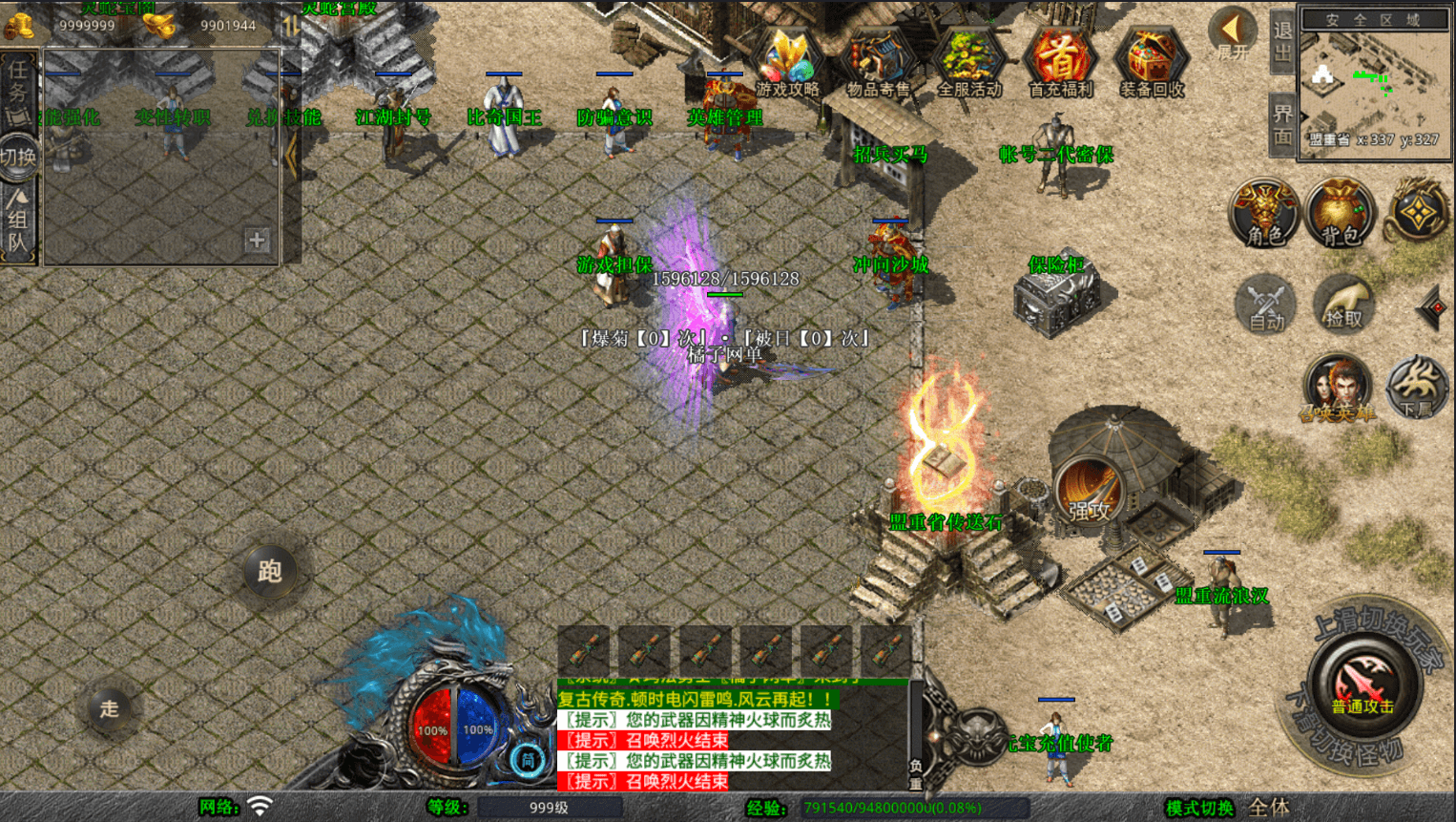
Task: Open the 角色 character panel
Action: [x=1264, y=213]
